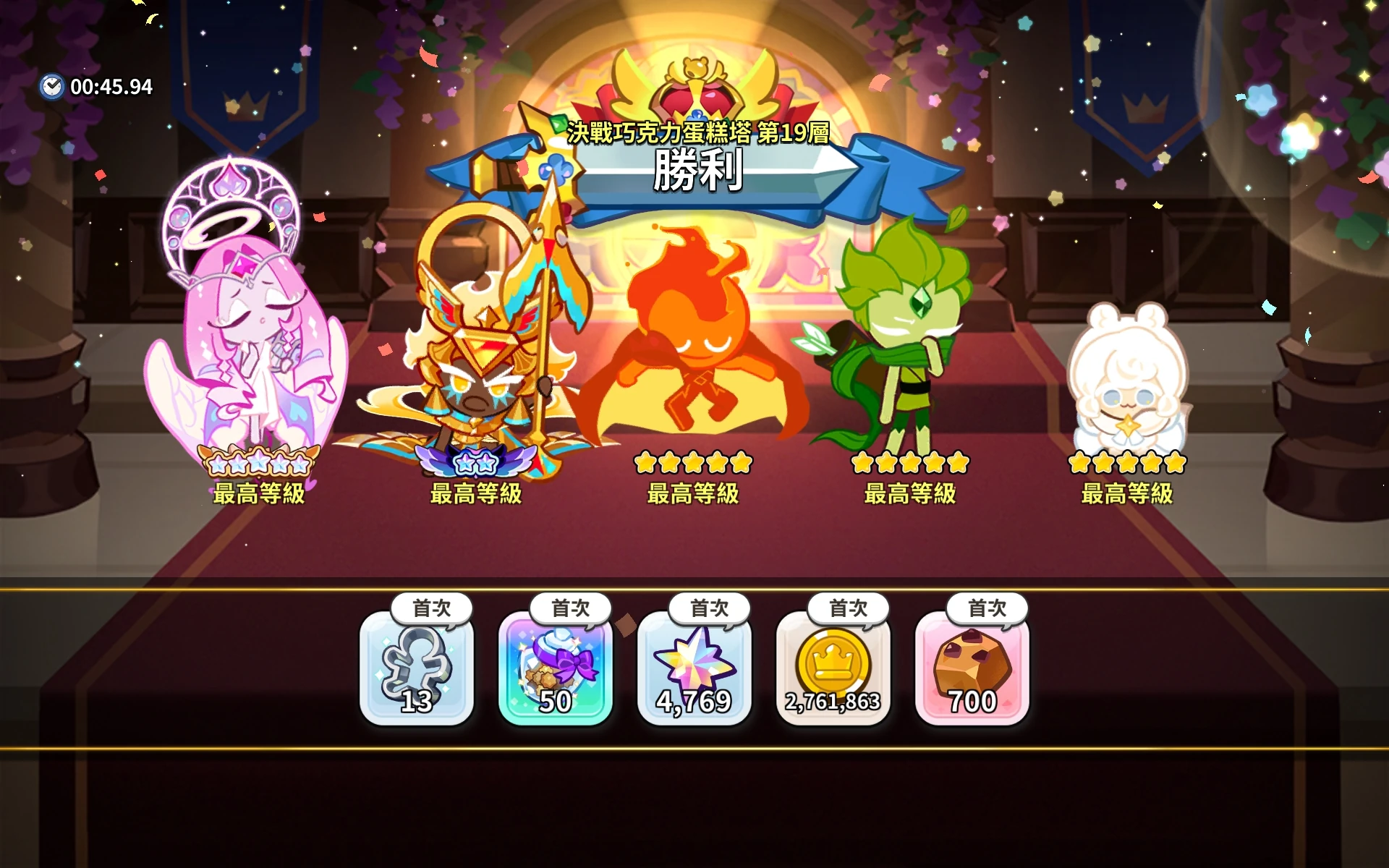Click the clock icon next to the timer
The width and height of the screenshot is (1389, 868).
pos(52,86)
